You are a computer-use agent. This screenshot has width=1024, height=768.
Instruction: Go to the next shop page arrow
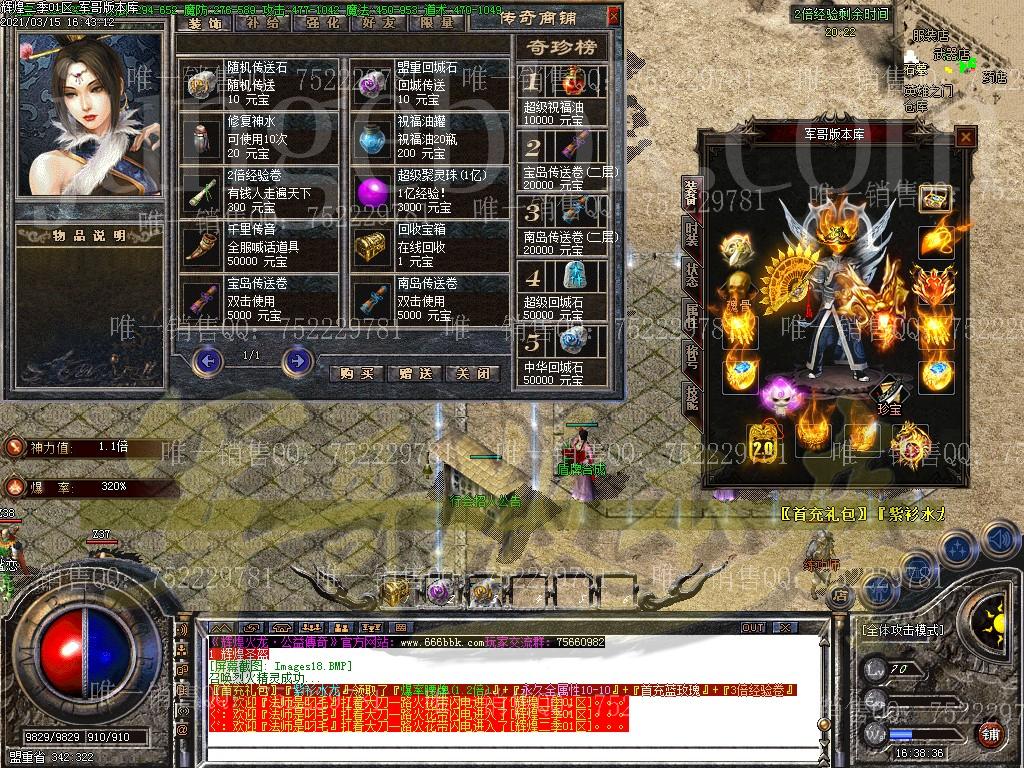[x=297, y=360]
